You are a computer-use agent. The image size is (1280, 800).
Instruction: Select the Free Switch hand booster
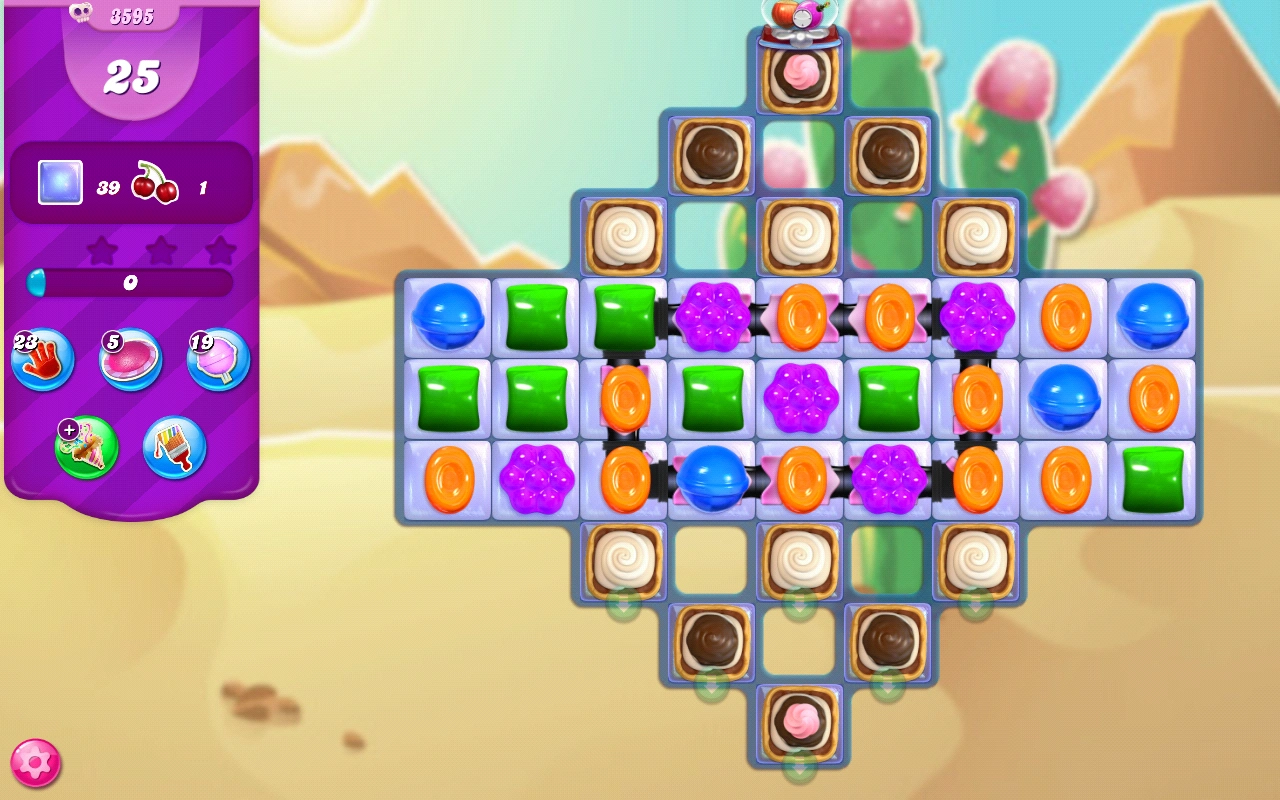(42, 360)
